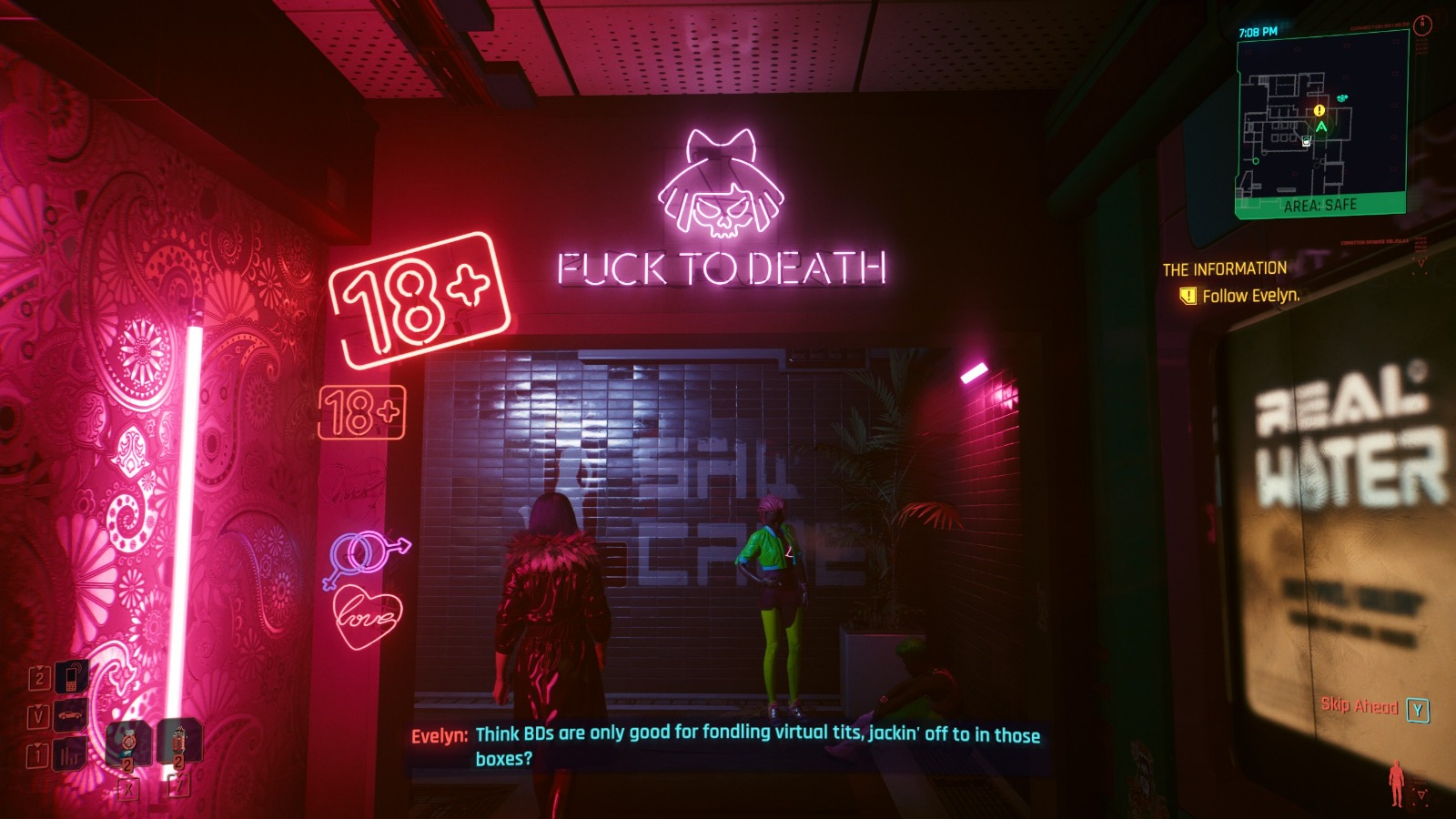Open the phone icon
This screenshot has height=819, width=1456.
click(x=72, y=677)
